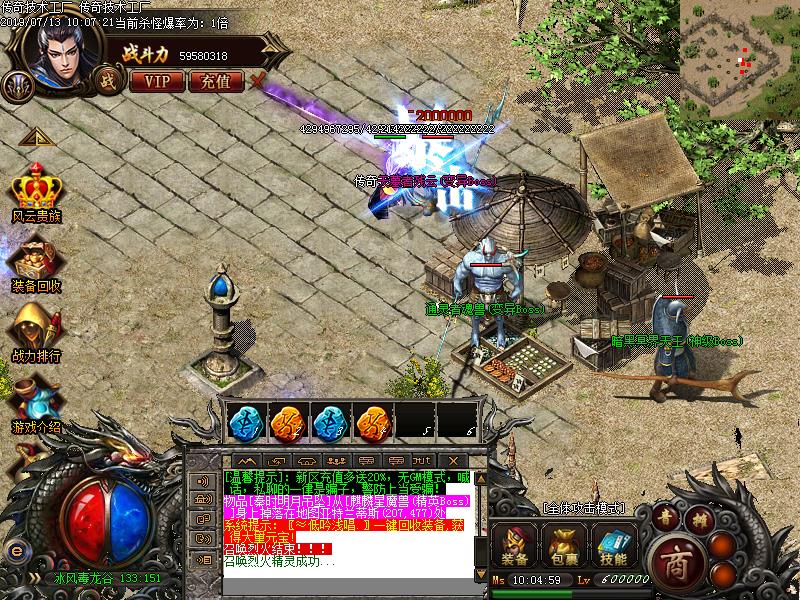Click the round e button by dragon orb

coord(16,551)
